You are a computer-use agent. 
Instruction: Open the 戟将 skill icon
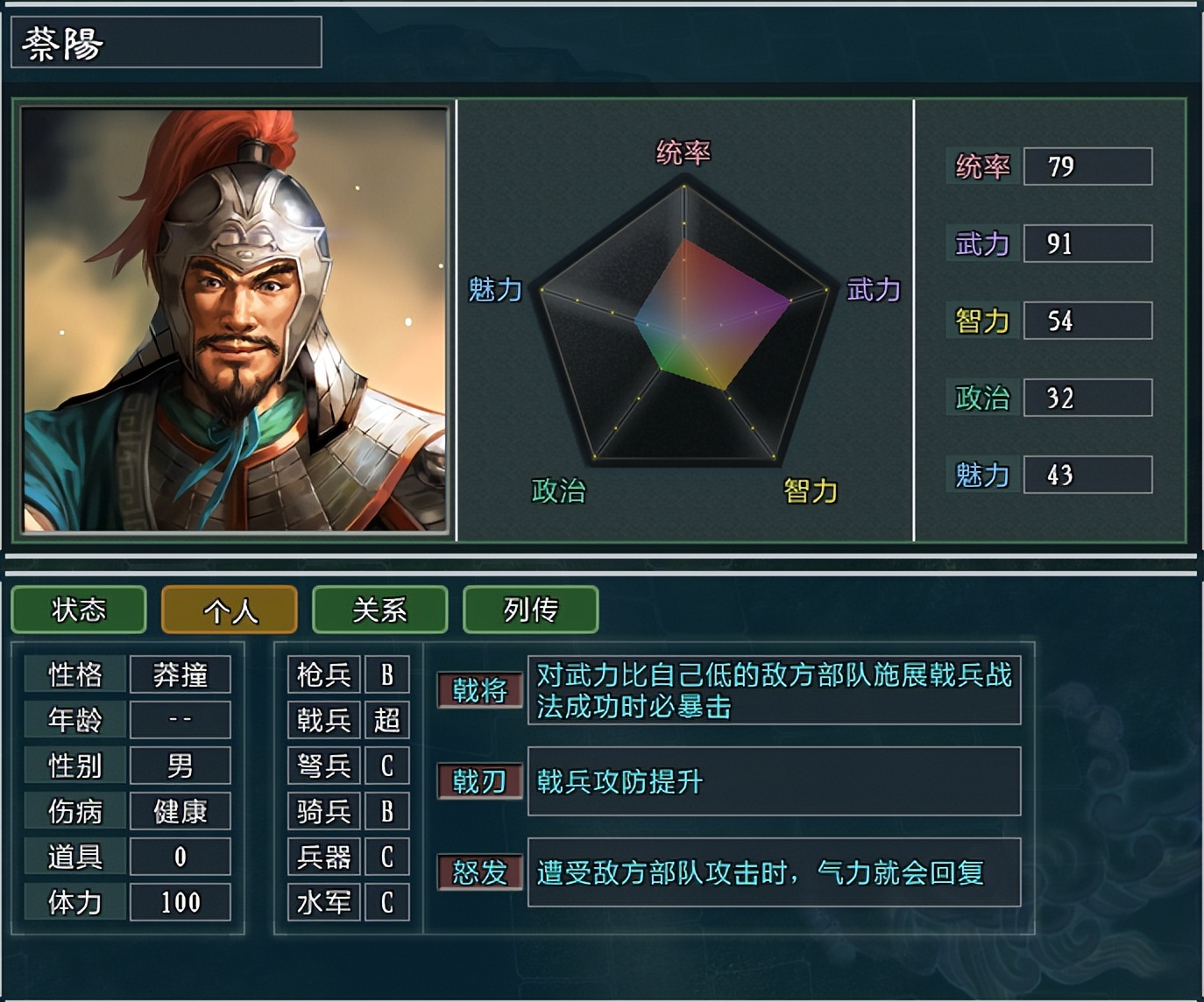pos(480,689)
